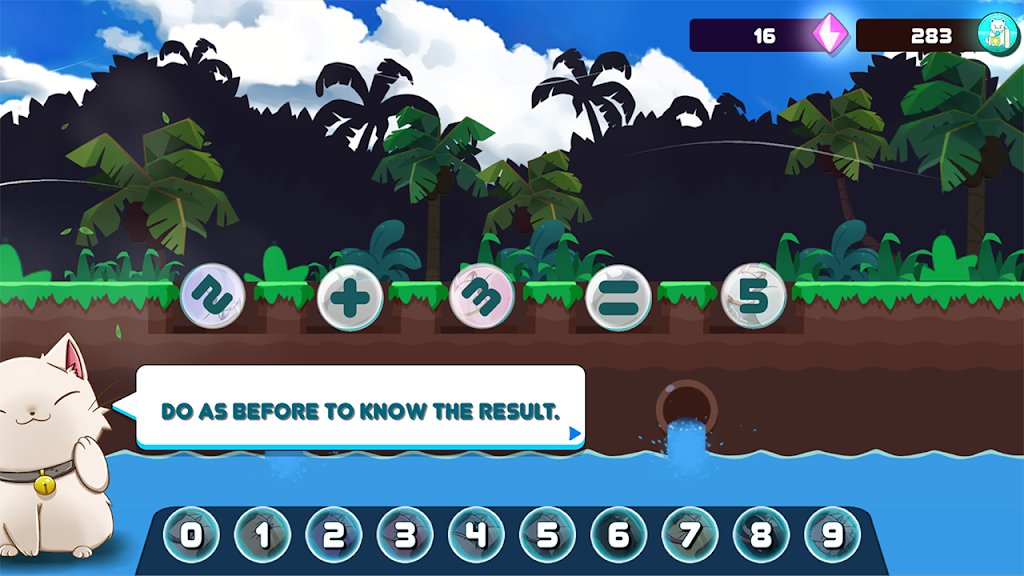
Task: Click the lucky cat coin icon
Action: (996, 35)
